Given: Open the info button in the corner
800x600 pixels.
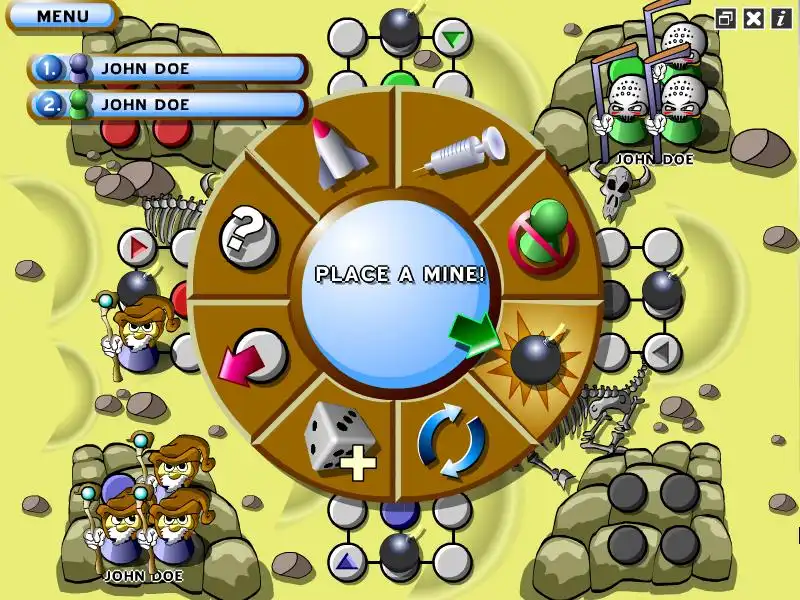Looking at the screenshot, I should click(780, 17).
